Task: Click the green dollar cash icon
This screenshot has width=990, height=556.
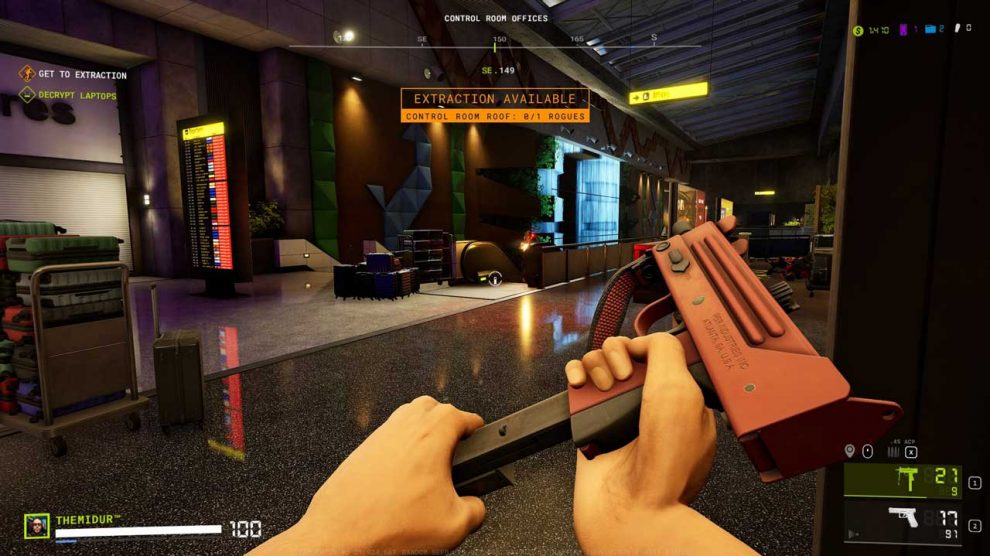Action: pos(858,31)
